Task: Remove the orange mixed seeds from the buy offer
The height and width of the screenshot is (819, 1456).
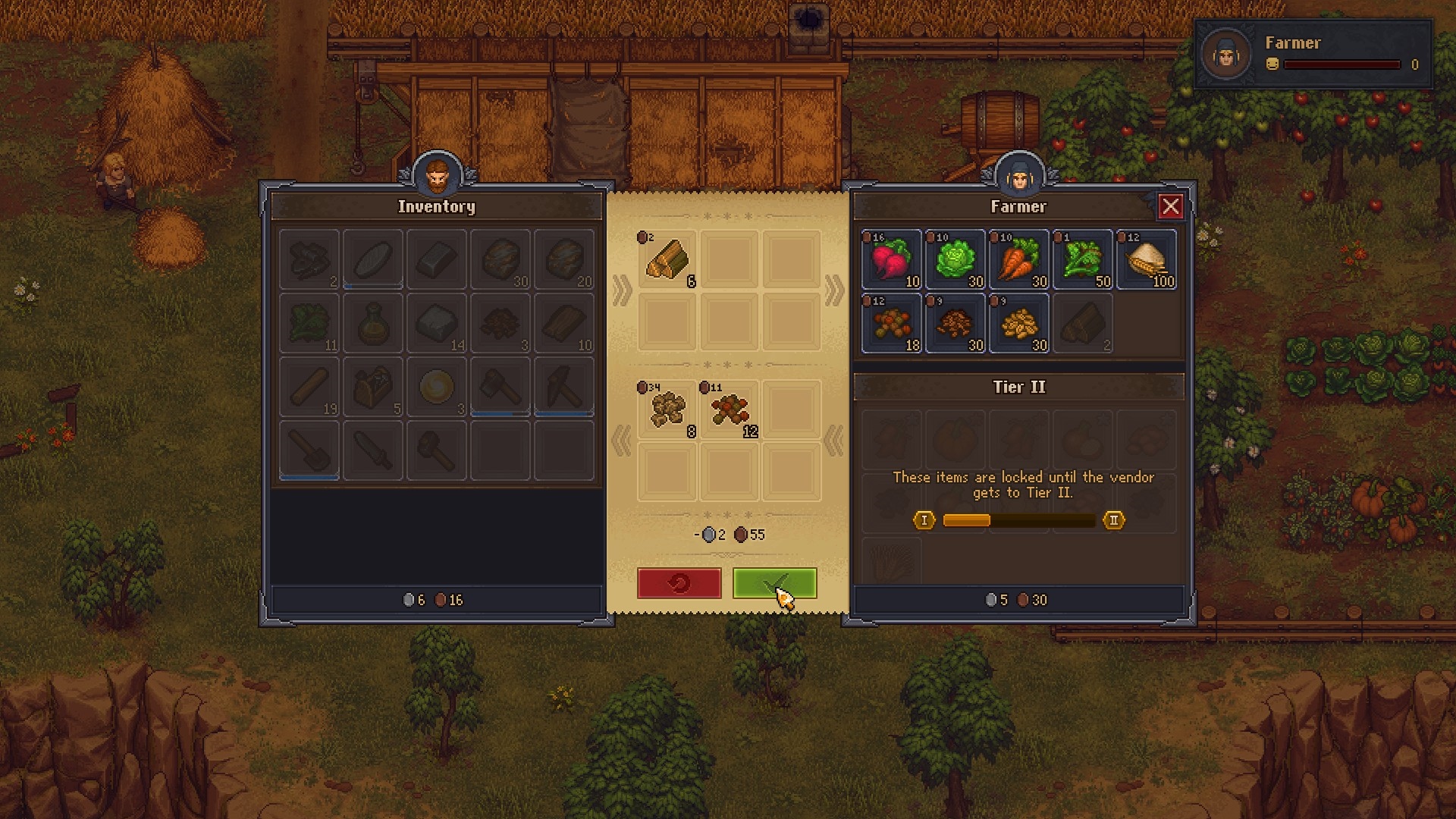Action: 730,410
